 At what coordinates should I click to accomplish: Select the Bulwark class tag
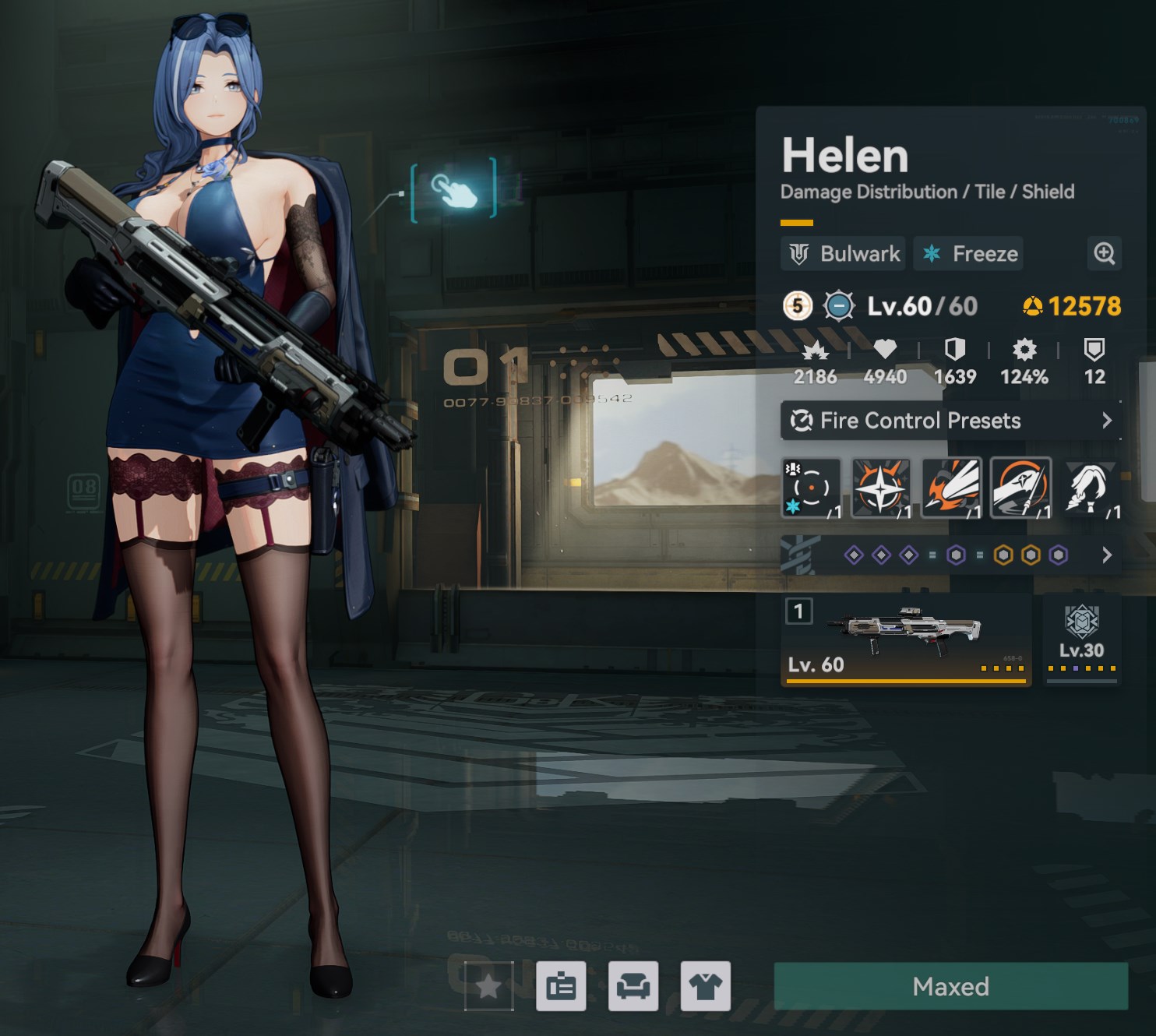[844, 254]
